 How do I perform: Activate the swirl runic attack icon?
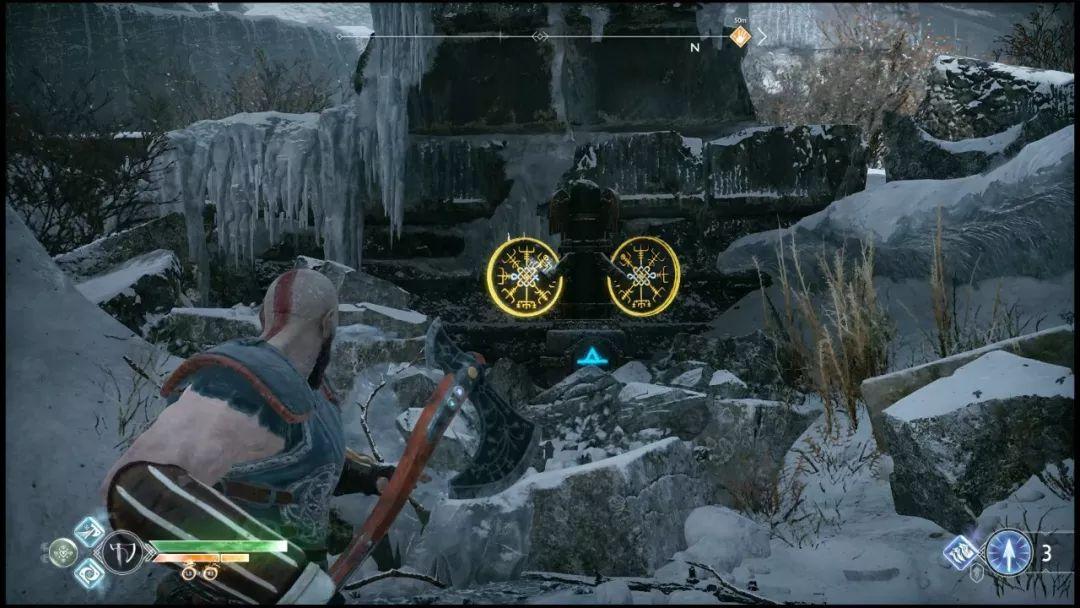pyautogui.click(x=89, y=574)
